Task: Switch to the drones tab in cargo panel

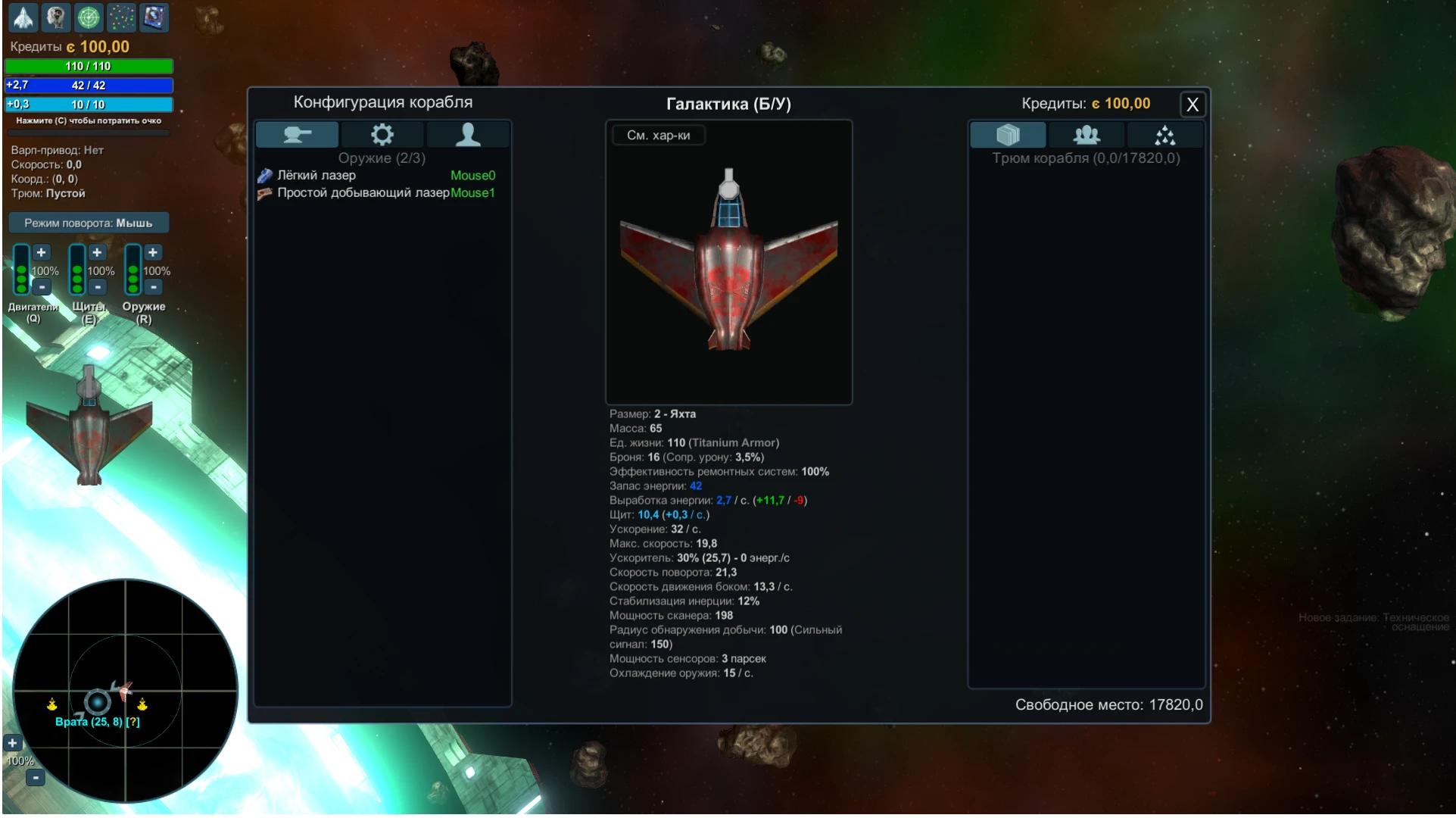Action: point(1164,134)
